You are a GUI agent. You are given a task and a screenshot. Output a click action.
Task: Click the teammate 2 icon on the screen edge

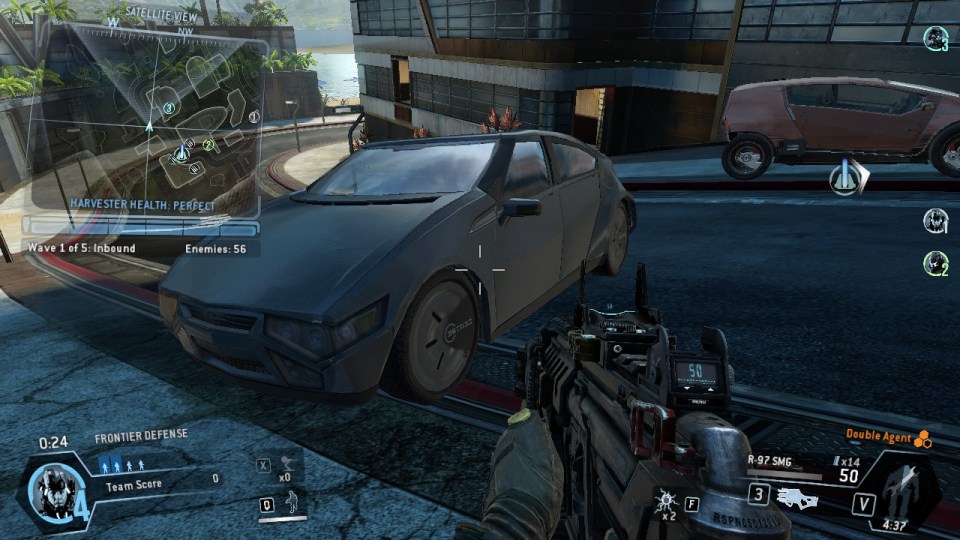point(935,263)
